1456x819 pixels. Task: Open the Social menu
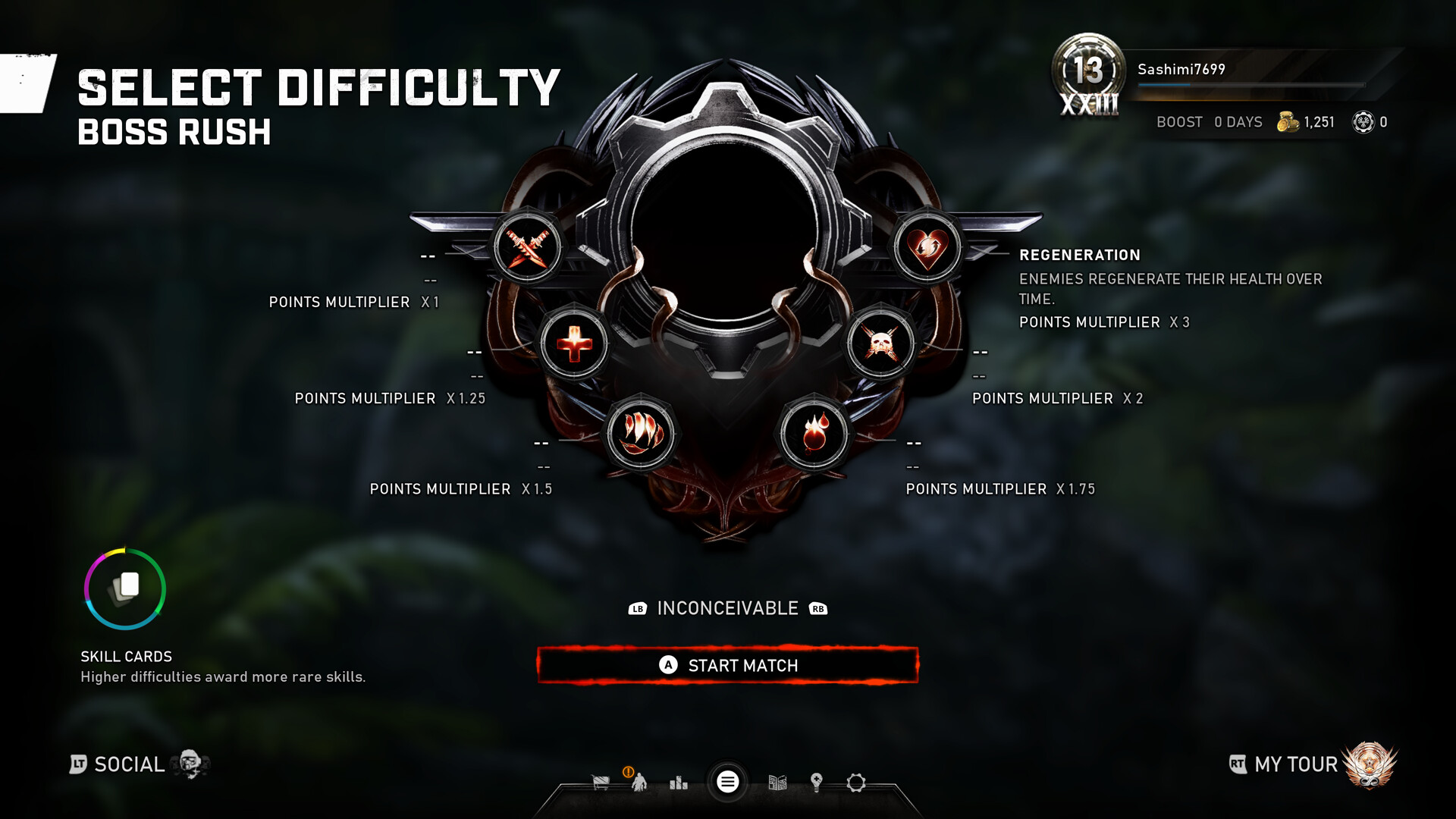[x=129, y=764]
